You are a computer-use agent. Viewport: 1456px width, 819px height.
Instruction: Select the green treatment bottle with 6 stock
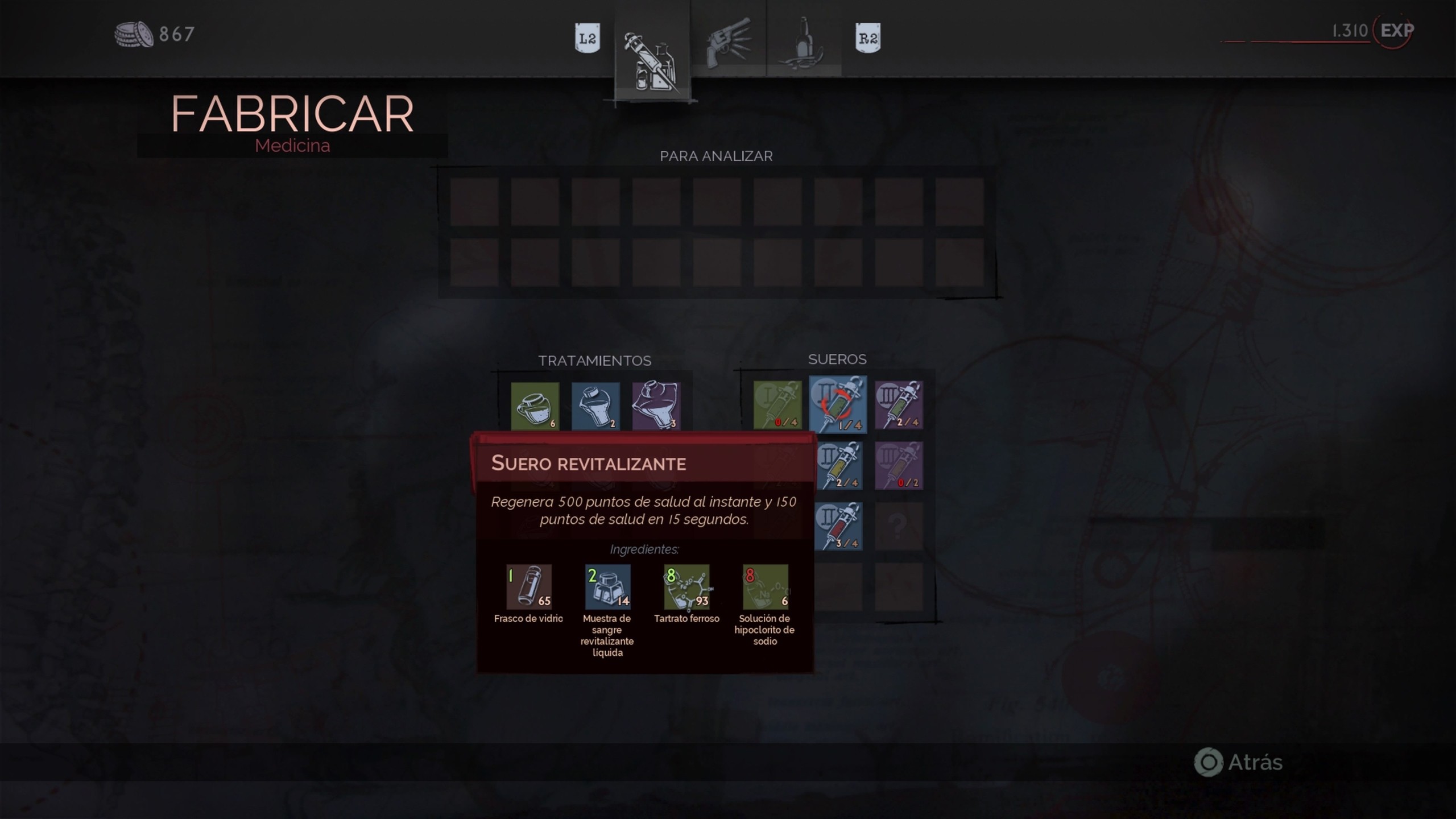[533, 406]
